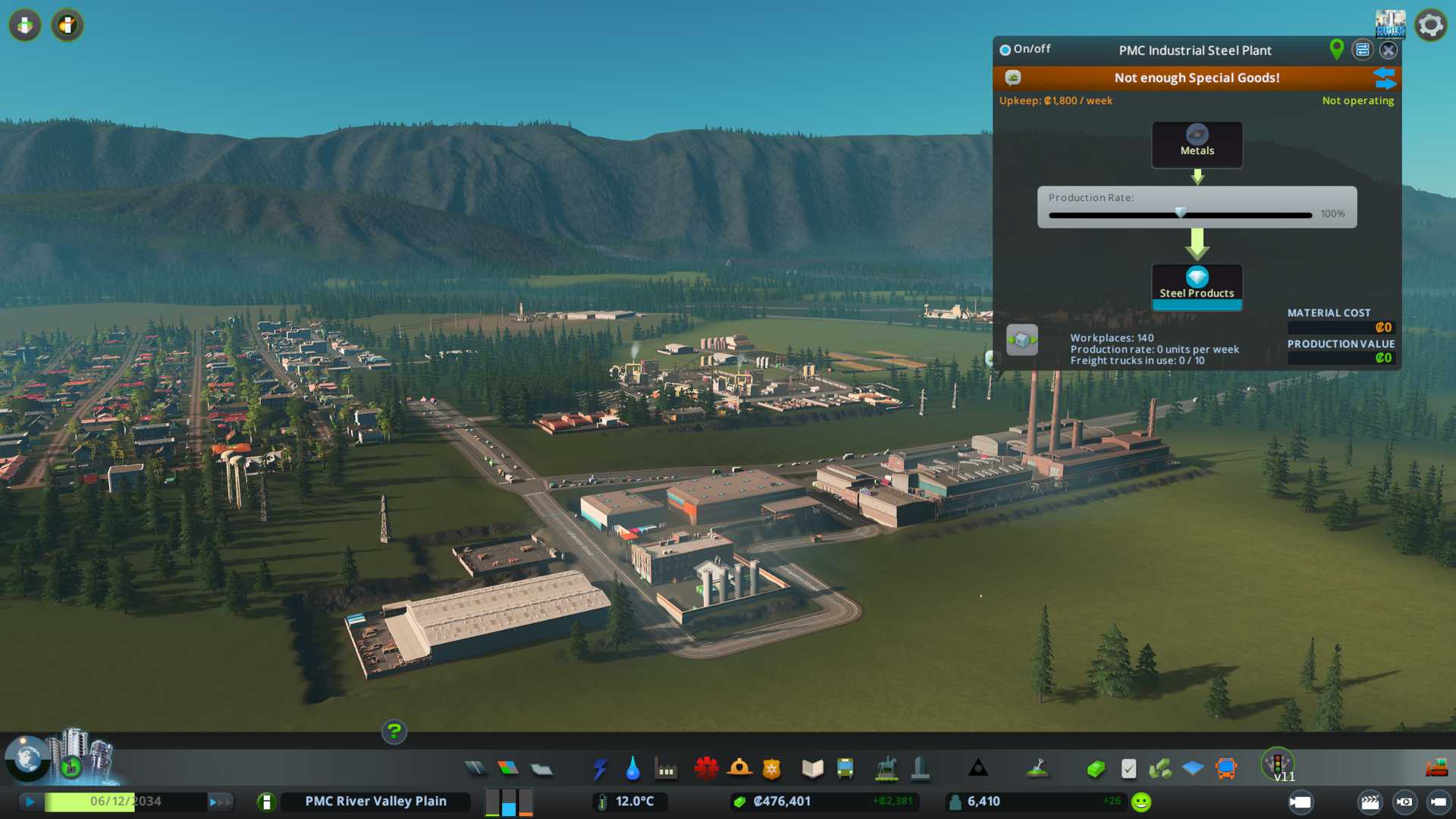Open the fire department helmet menu
The height and width of the screenshot is (819, 1456).
pyautogui.click(x=739, y=769)
